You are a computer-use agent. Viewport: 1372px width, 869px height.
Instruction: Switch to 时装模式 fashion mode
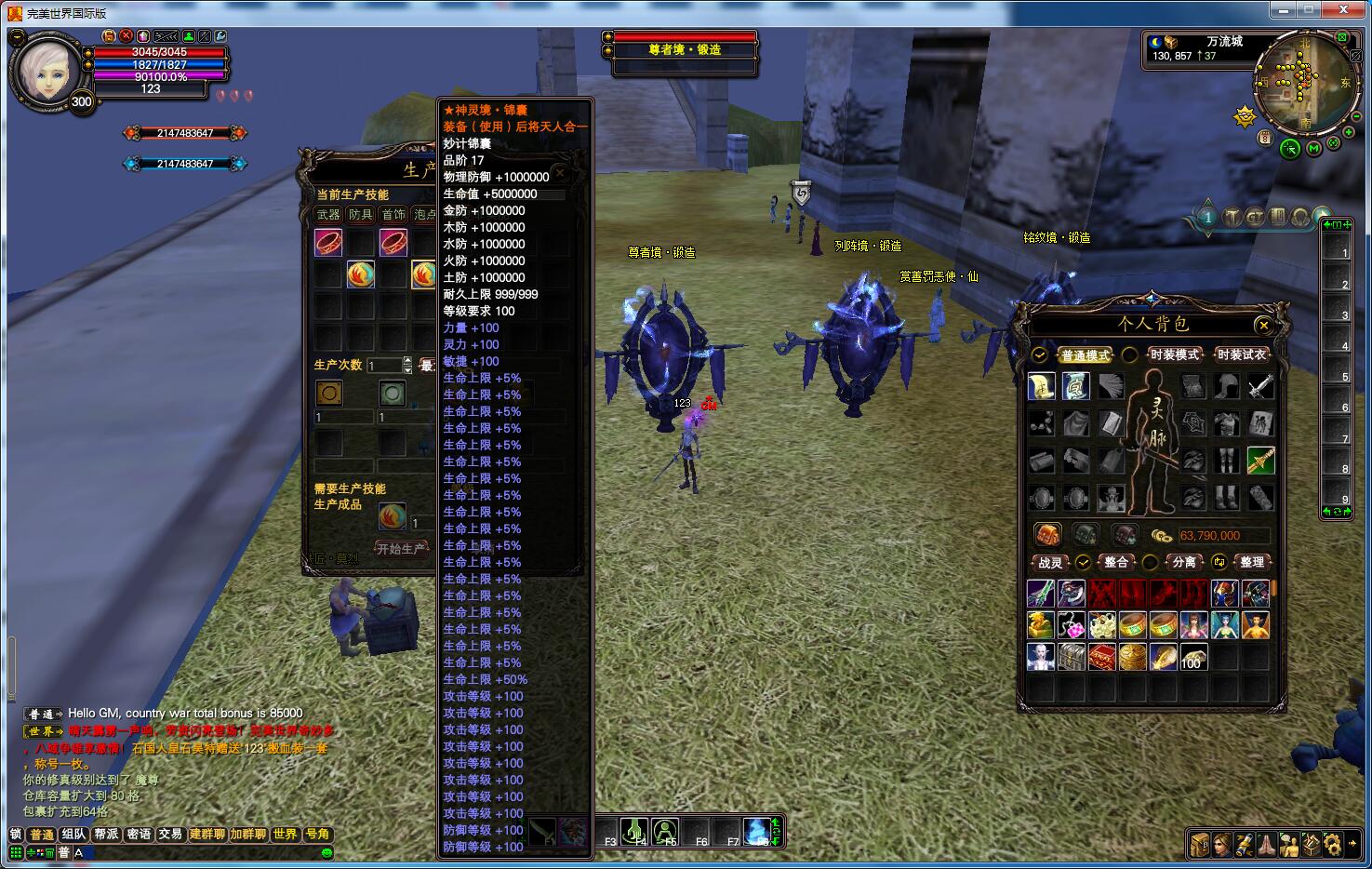pyautogui.click(x=1174, y=354)
